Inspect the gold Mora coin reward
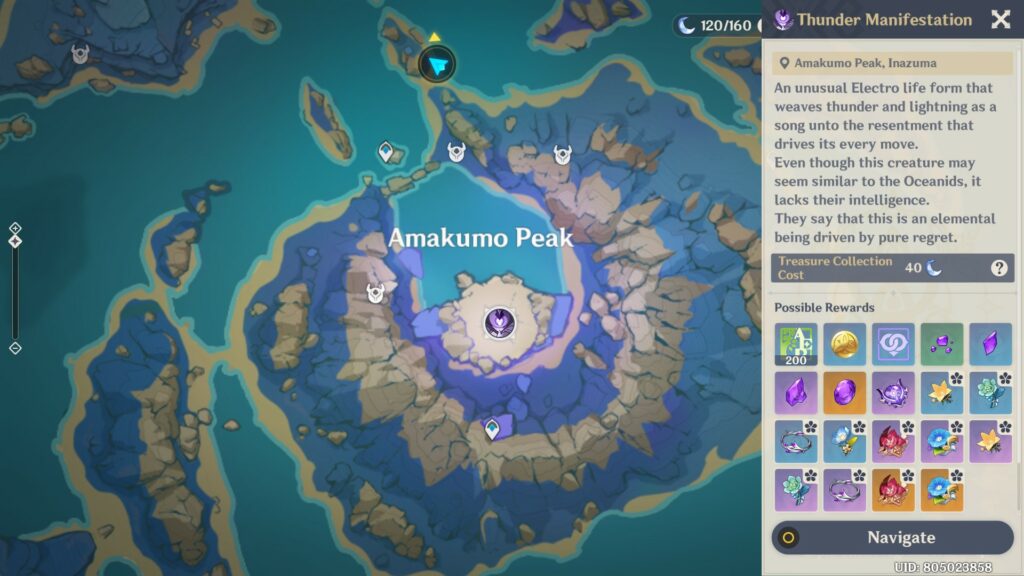 844,344
